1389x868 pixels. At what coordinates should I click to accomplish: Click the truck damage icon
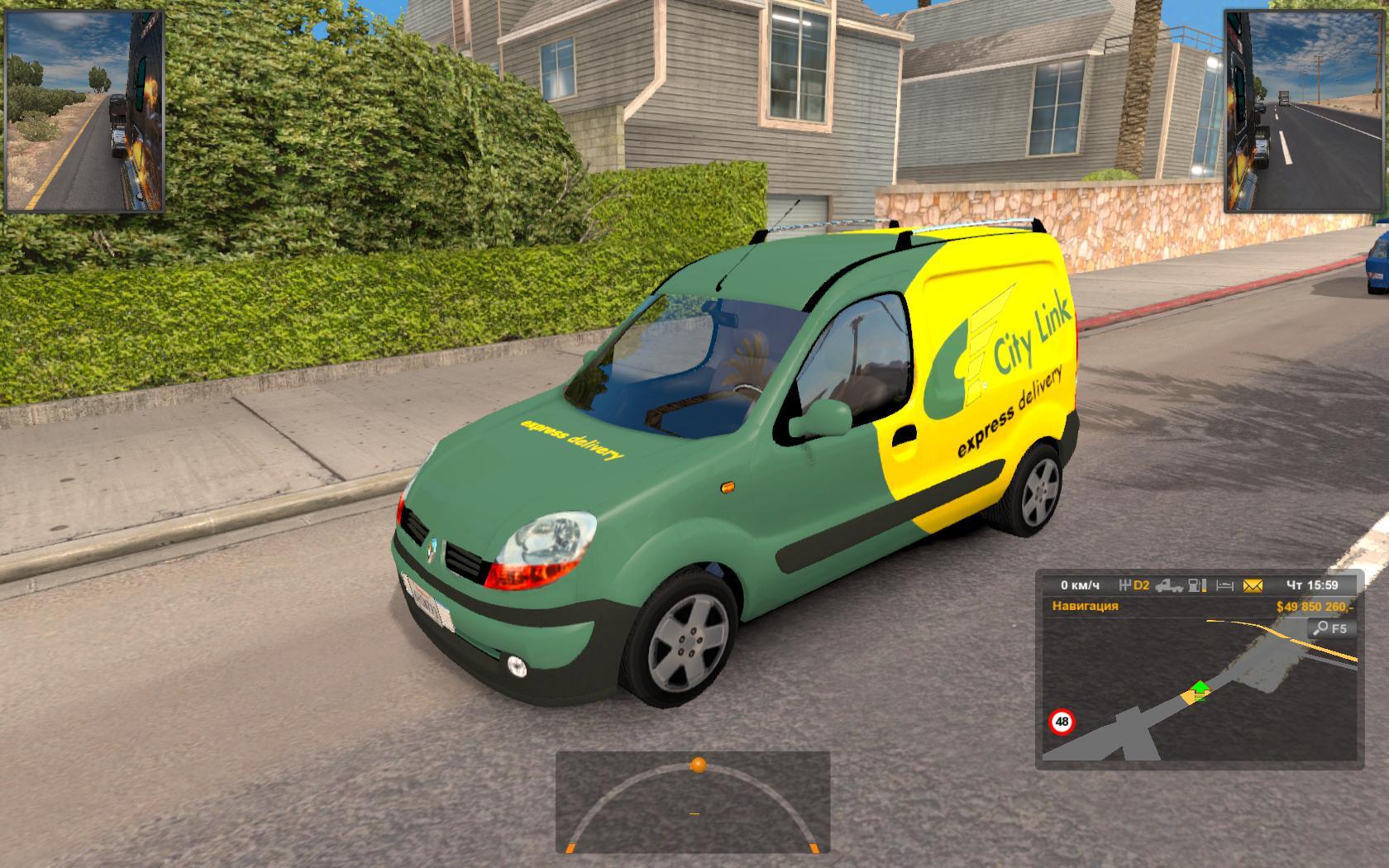click(1168, 585)
